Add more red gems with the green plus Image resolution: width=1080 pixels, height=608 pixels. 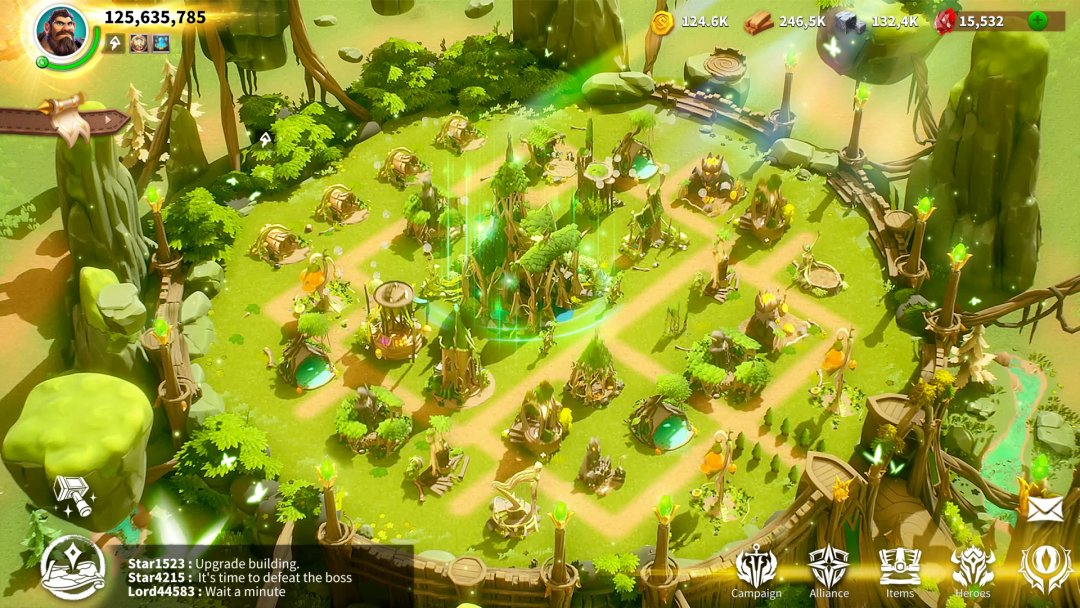[x=1038, y=20]
